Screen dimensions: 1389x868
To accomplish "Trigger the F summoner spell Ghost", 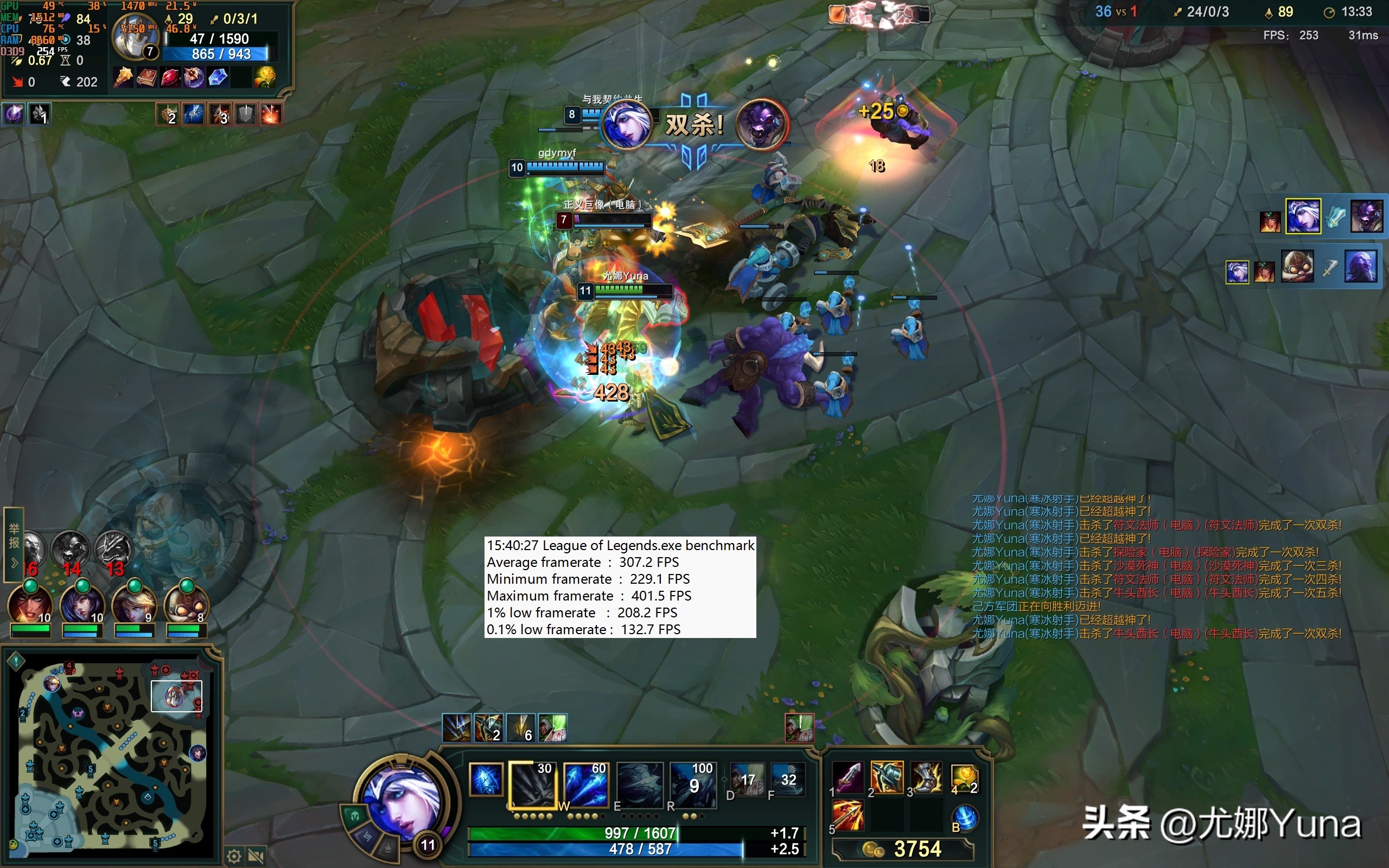I will pos(788,780).
